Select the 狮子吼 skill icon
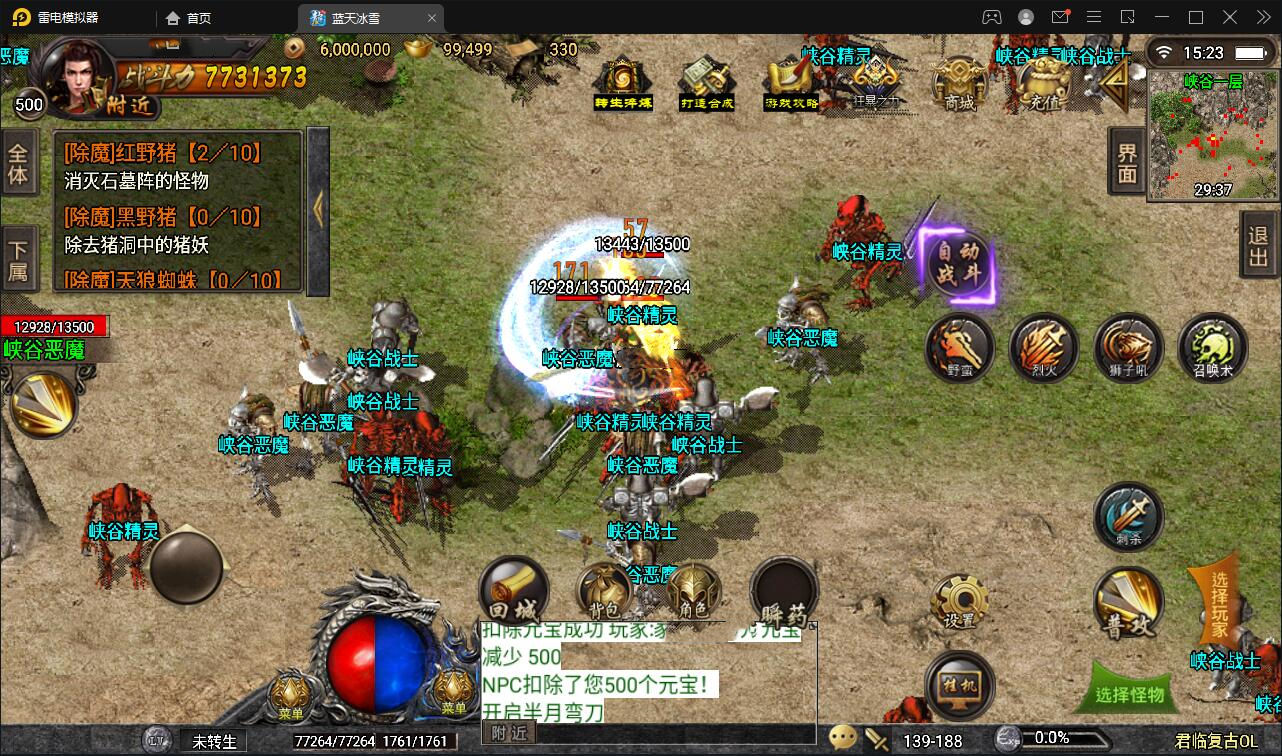1282x756 pixels. pos(1128,350)
